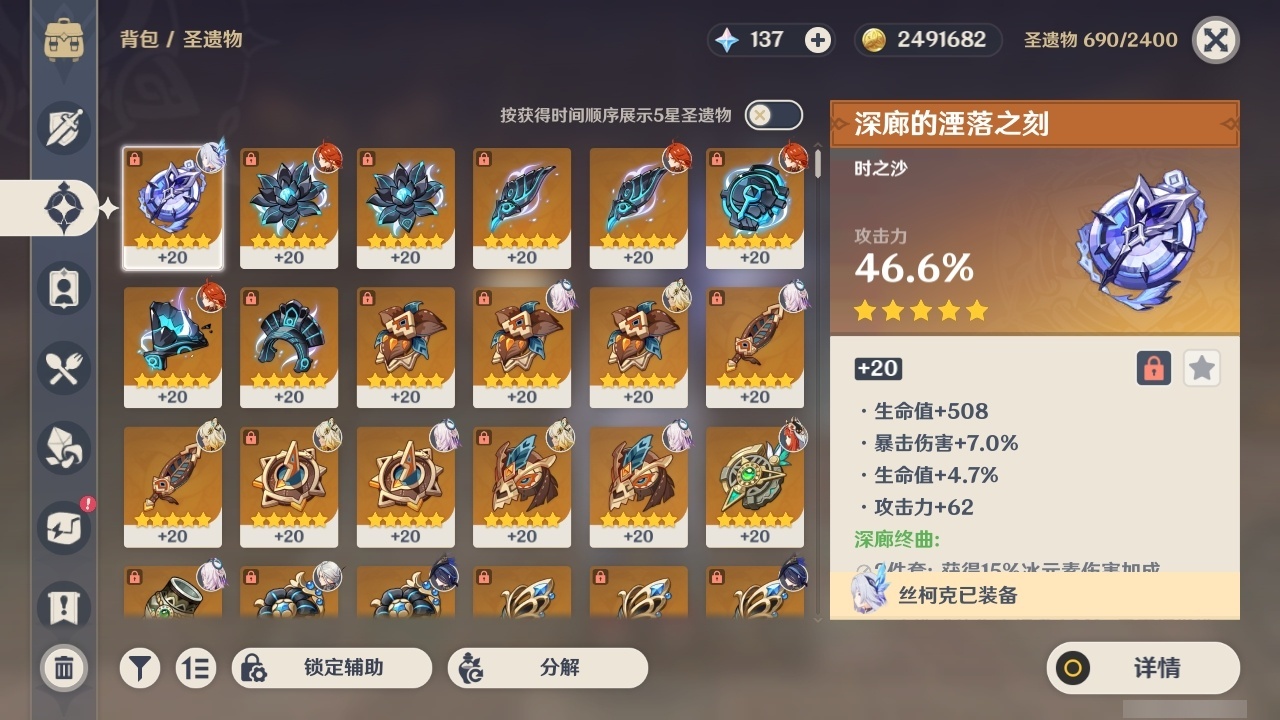Viewport: 1280px width, 720px height.
Task: Select the weapons category in the sidebar
Action: (64, 128)
